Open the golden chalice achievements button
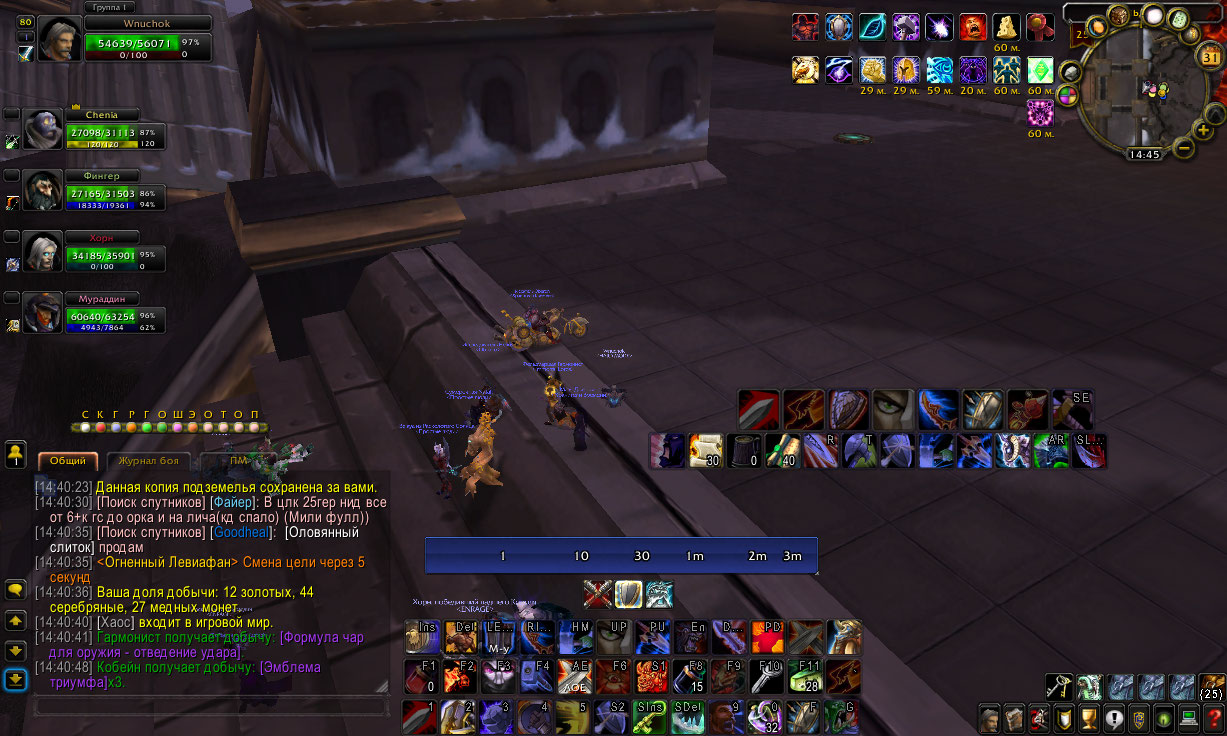This screenshot has width=1227, height=736. 1088,718
